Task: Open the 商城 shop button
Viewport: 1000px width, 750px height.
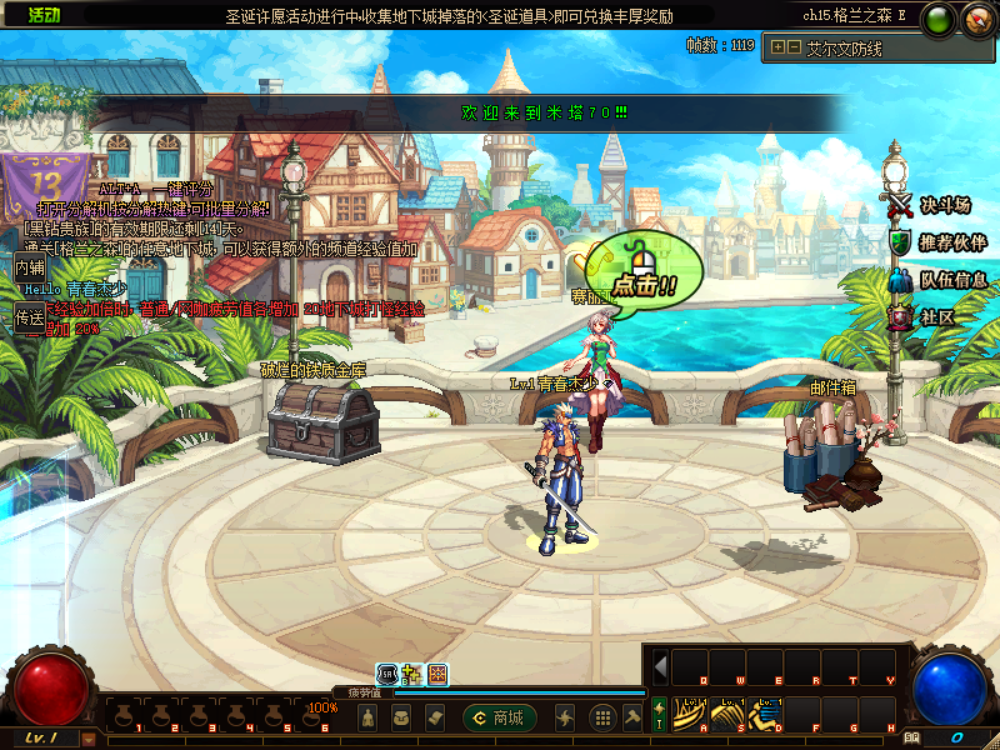Action: click(x=500, y=717)
